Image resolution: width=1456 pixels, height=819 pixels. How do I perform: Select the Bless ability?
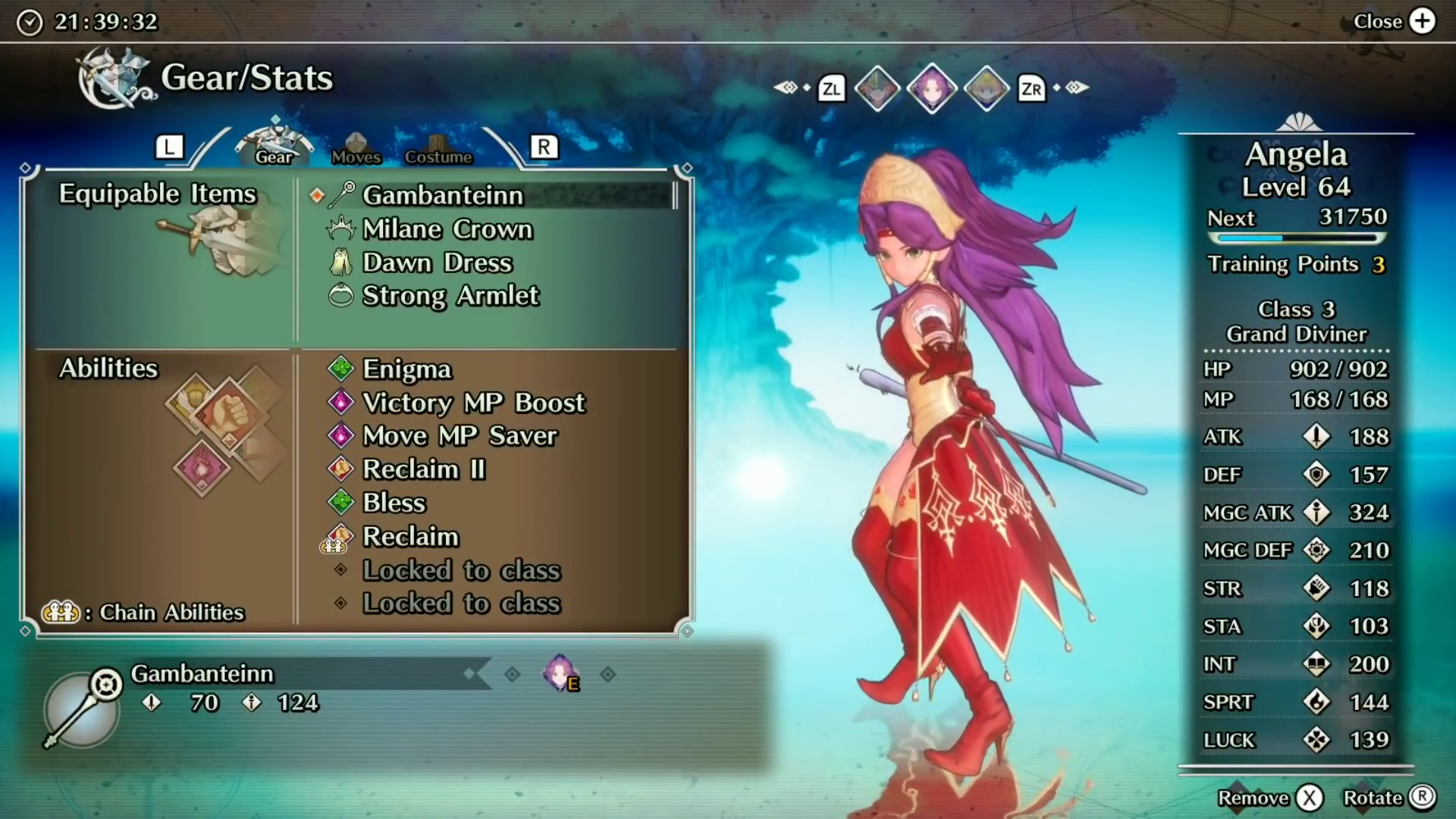click(x=394, y=503)
